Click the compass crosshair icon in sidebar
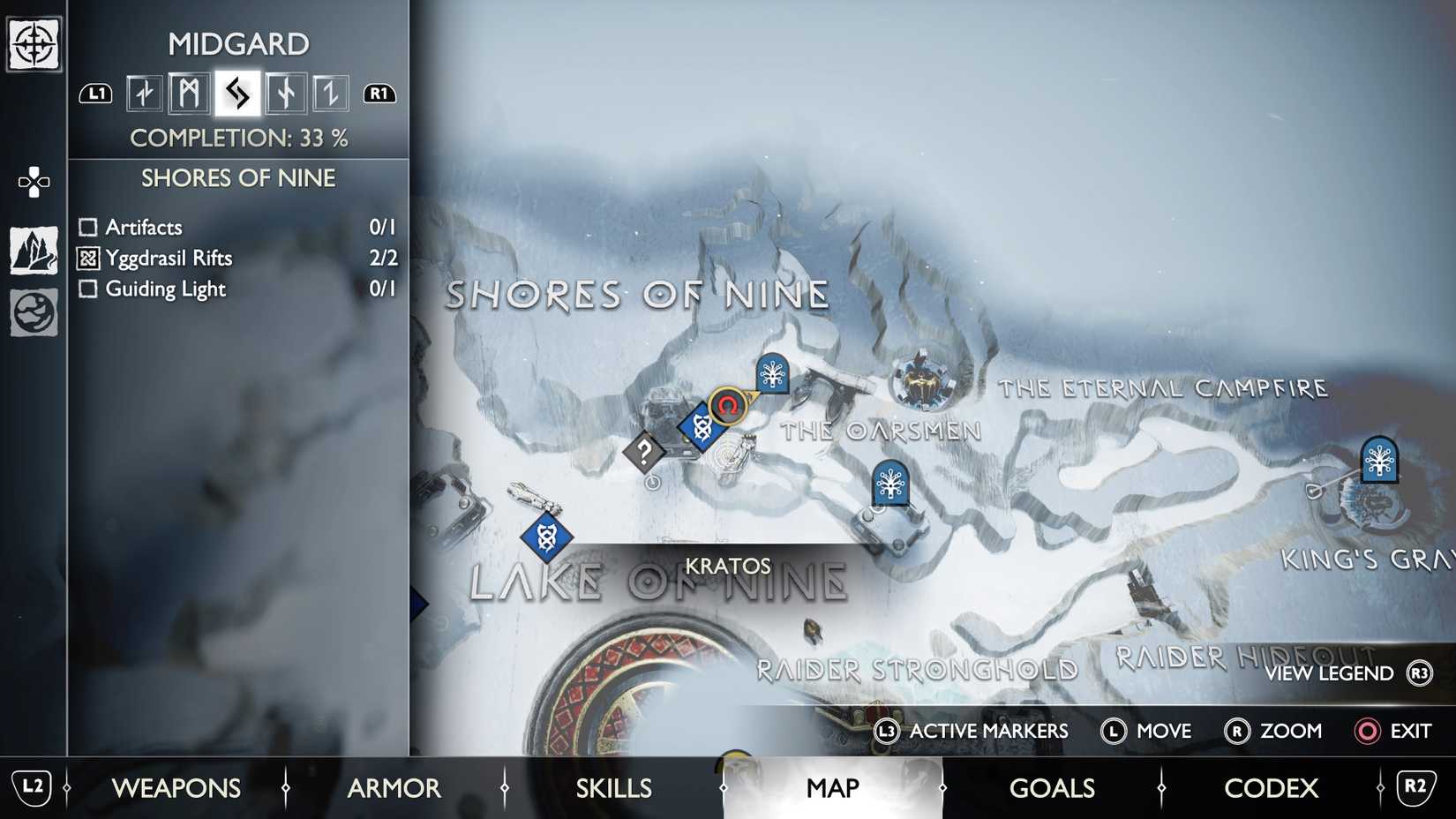The height and width of the screenshot is (819, 1456). tap(34, 44)
